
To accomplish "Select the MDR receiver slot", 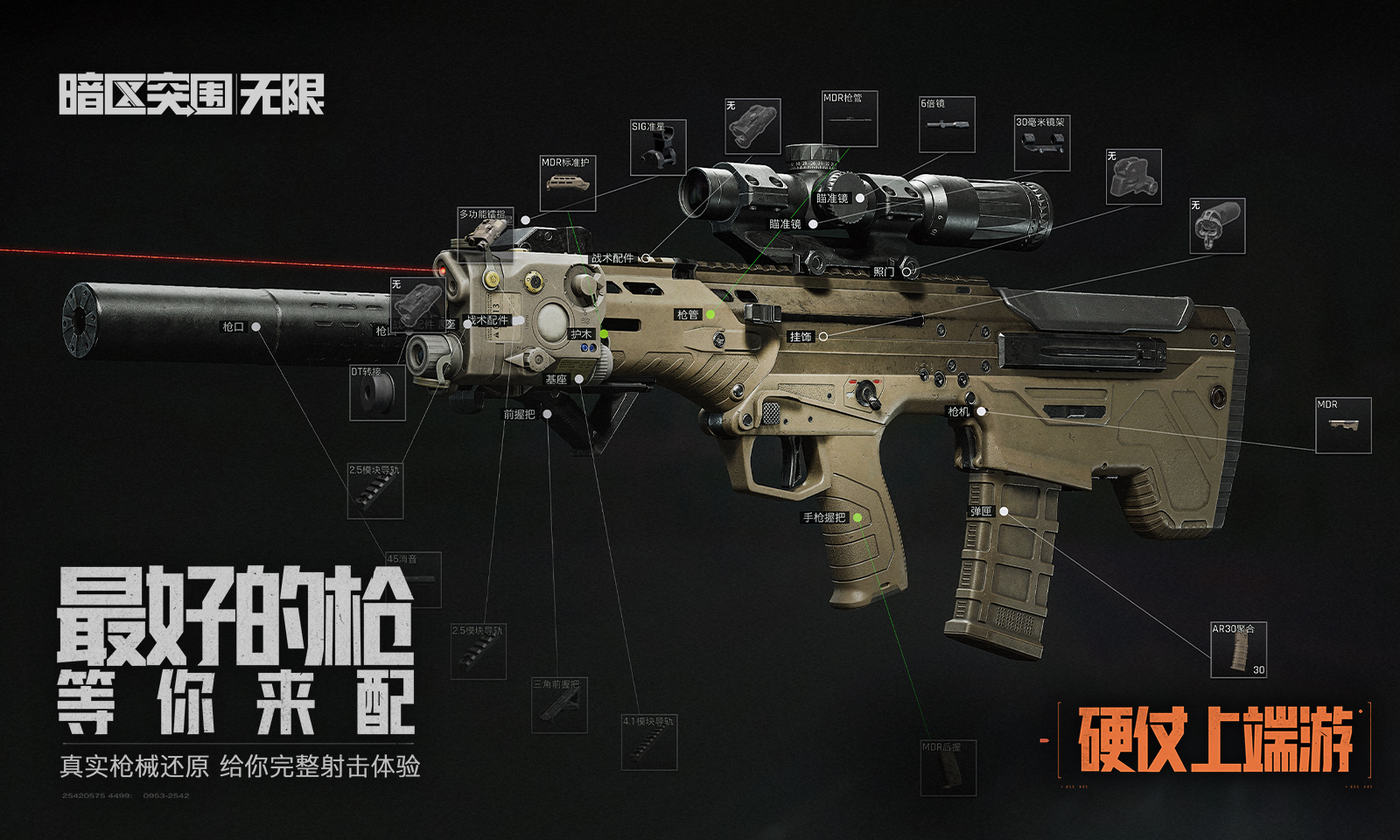I will pos(1343,425).
